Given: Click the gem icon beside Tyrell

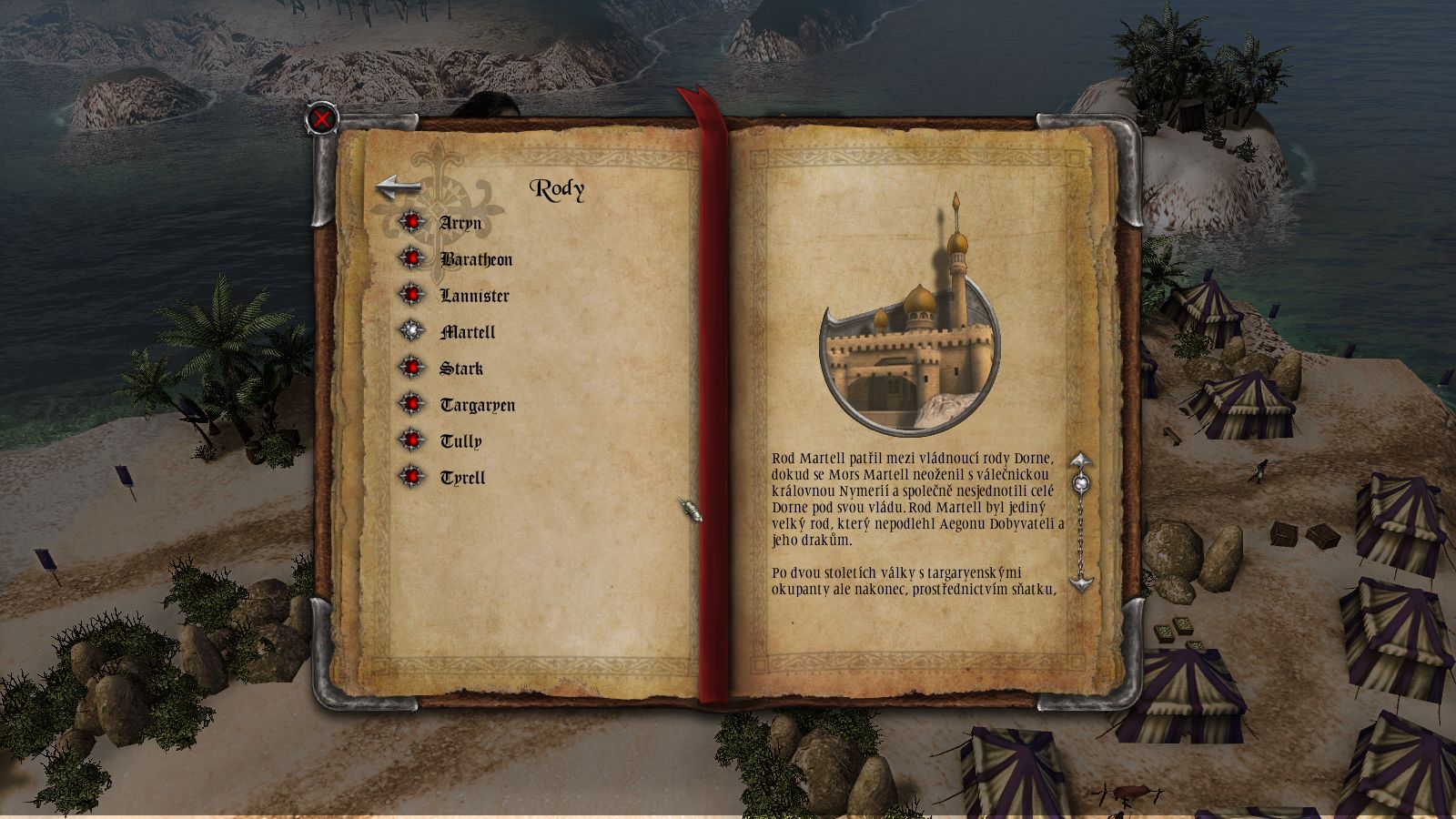Looking at the screenshot, I should (x=414, y=474).
